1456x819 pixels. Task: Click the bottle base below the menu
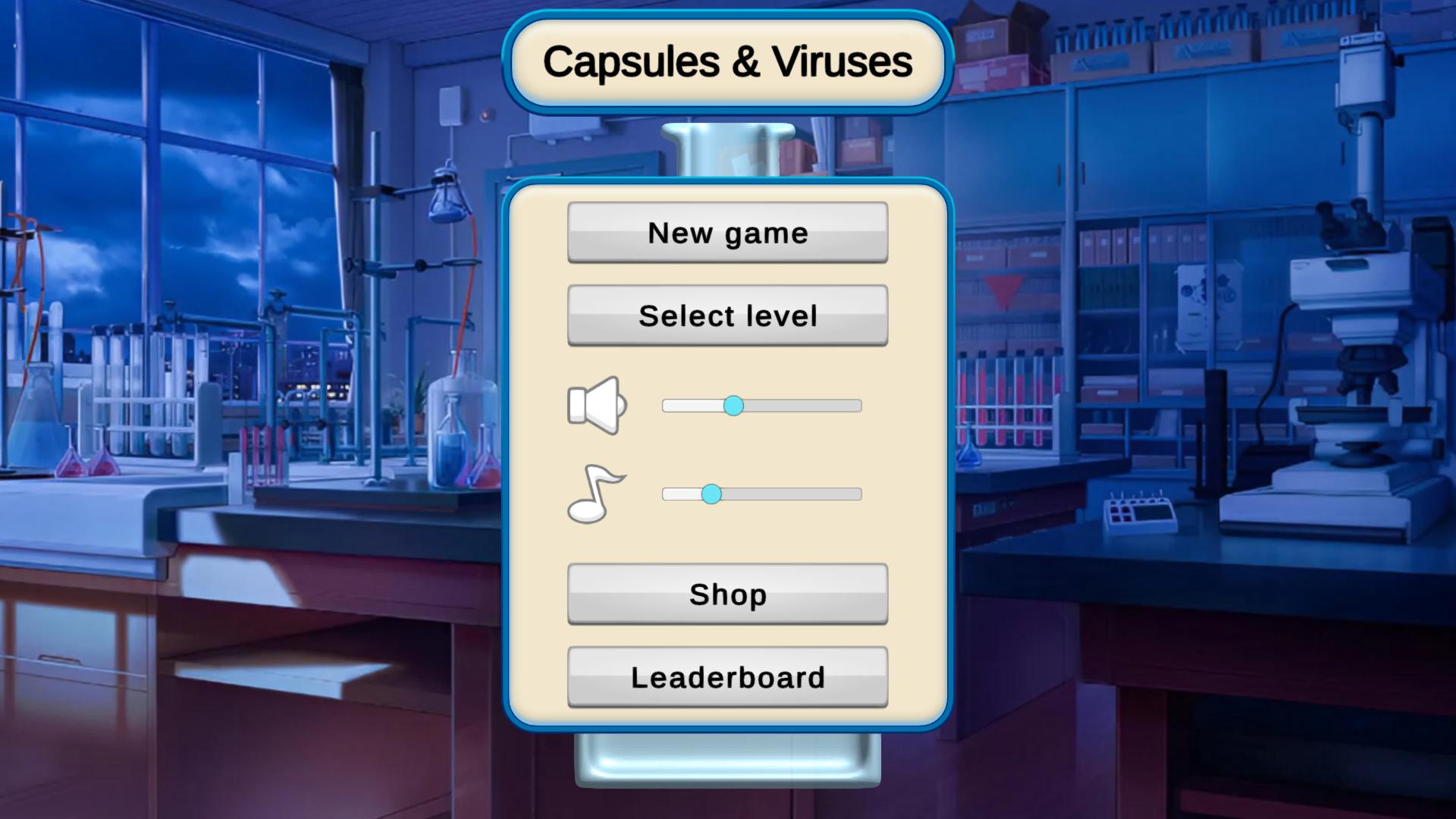[726, 758]
